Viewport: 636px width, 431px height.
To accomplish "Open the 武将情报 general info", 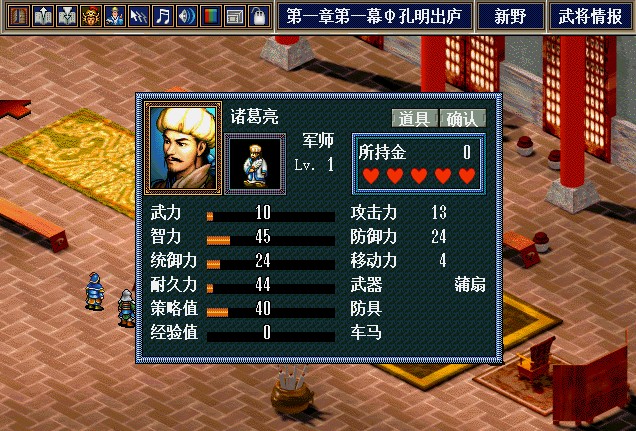I will pyautogui.click(x=590, y=16).
